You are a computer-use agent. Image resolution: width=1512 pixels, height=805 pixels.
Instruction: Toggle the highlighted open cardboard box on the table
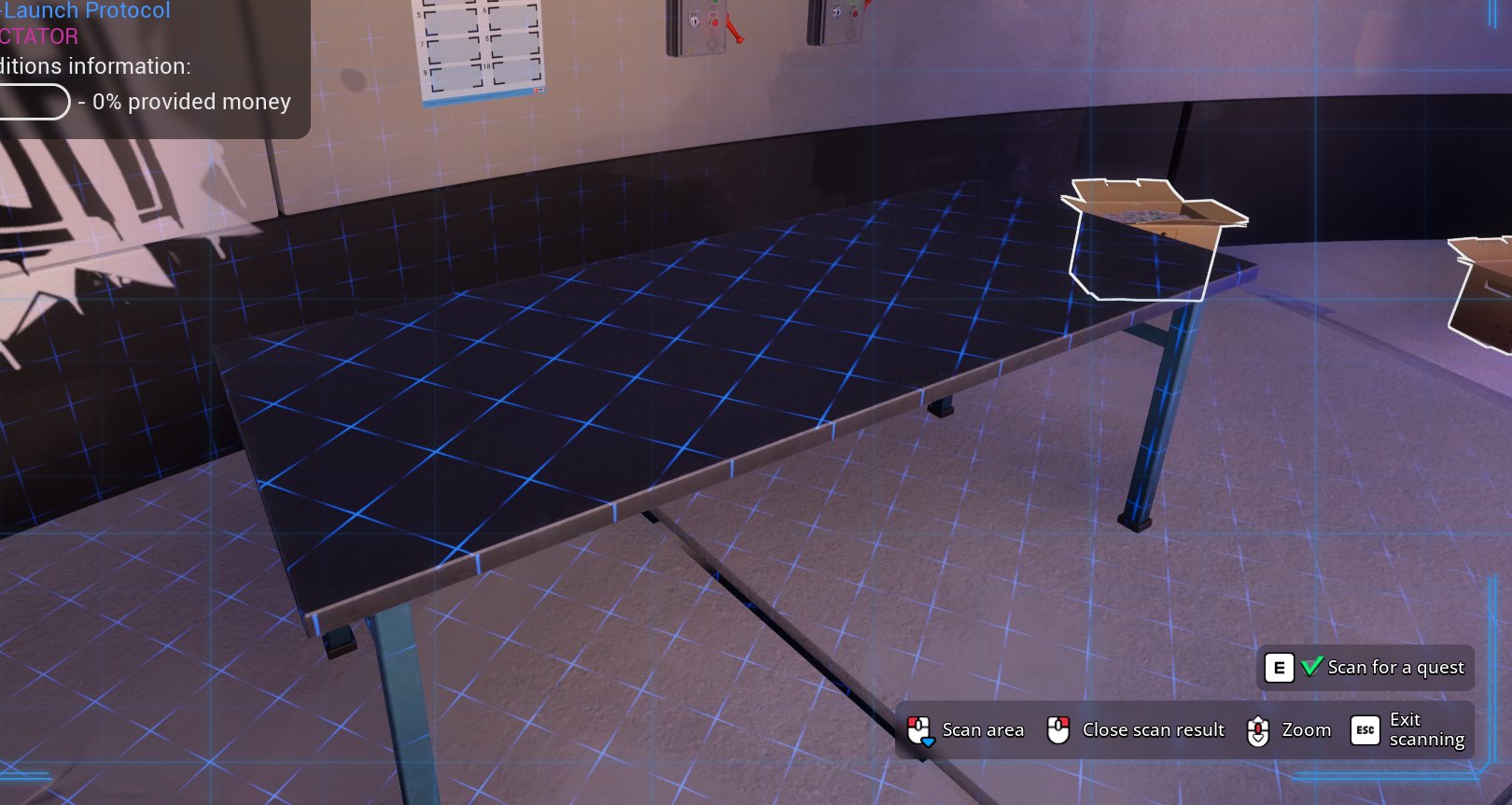(1153, 233)
